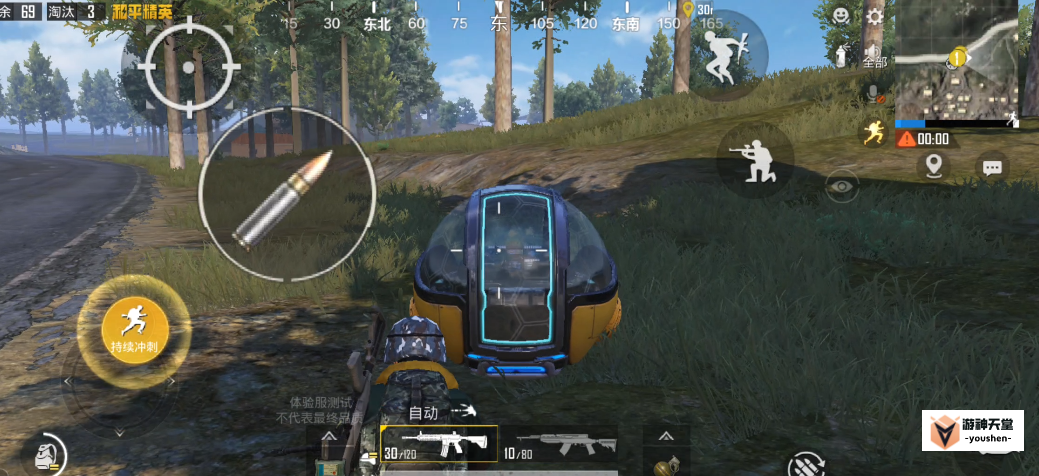
Task: Switch to the second rifle slot
Action: tap(558, 444)
